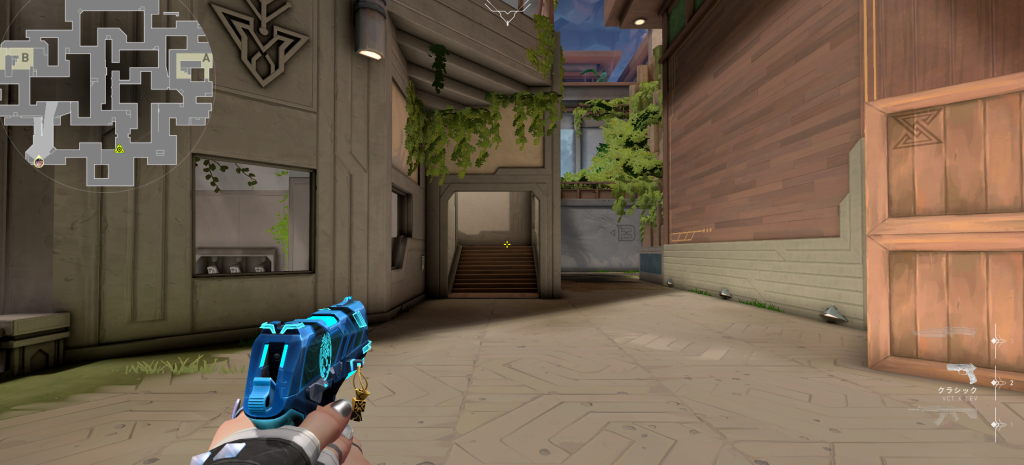Click your agent's portrait icon on the minimap
The height and width of the screenshot is (465, 1024).
39,160
